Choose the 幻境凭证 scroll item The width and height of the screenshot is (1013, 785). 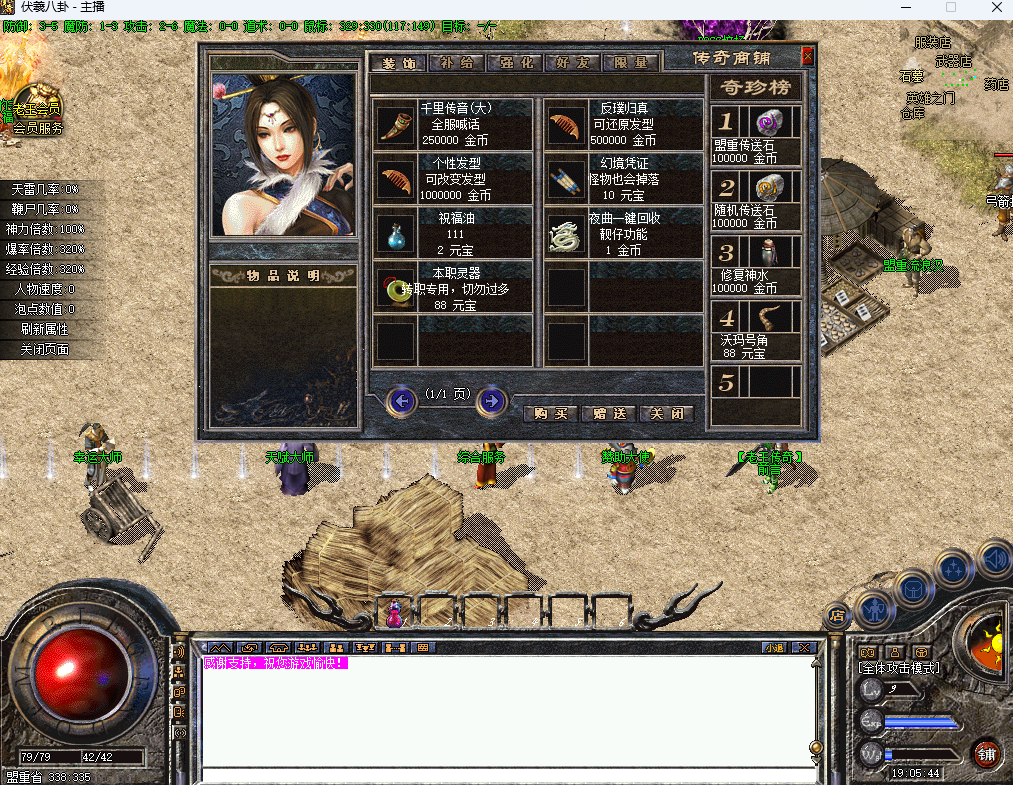(x=567, y=180)
